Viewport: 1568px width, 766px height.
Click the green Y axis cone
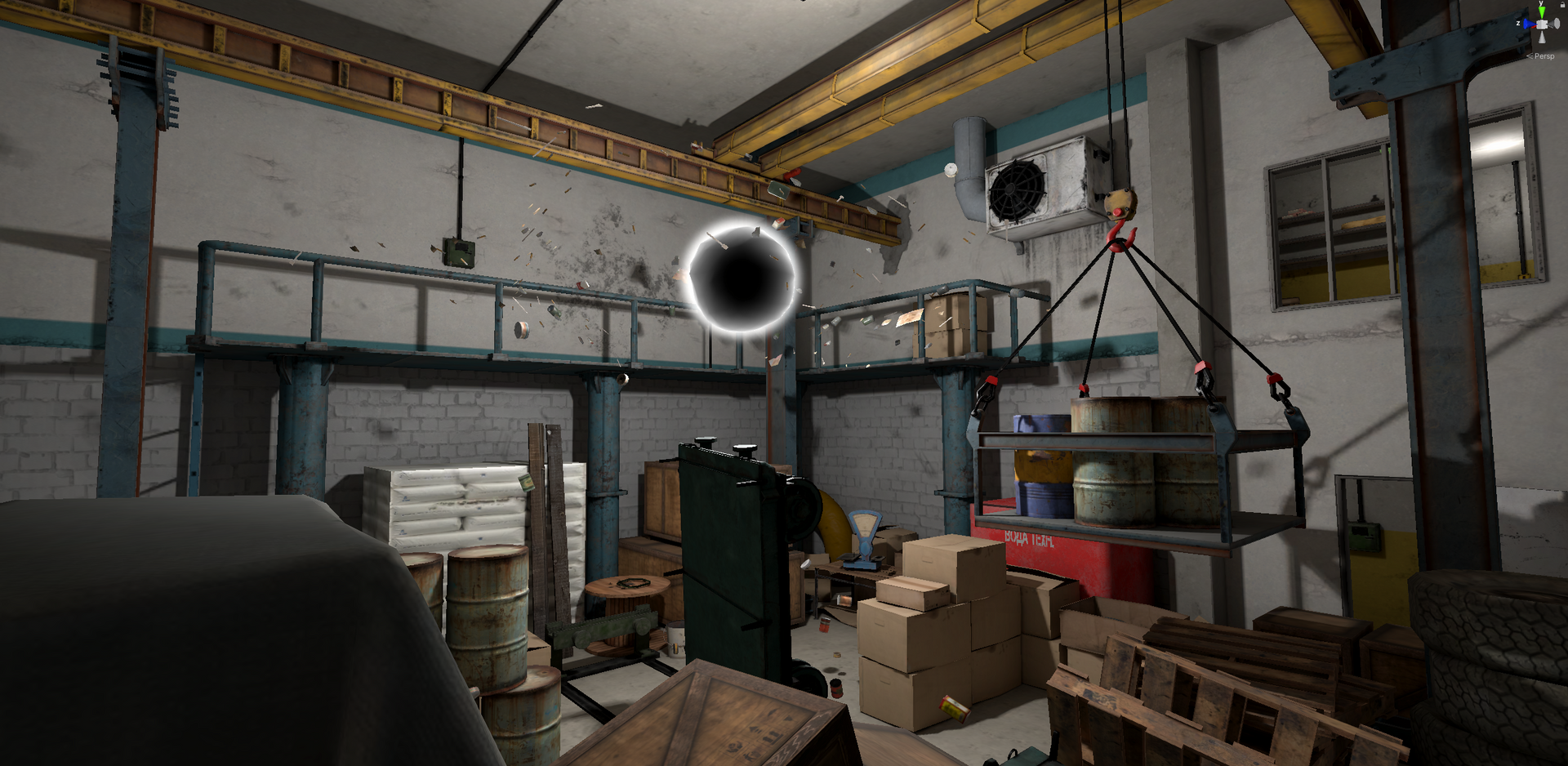click(x=1542, y=11)
